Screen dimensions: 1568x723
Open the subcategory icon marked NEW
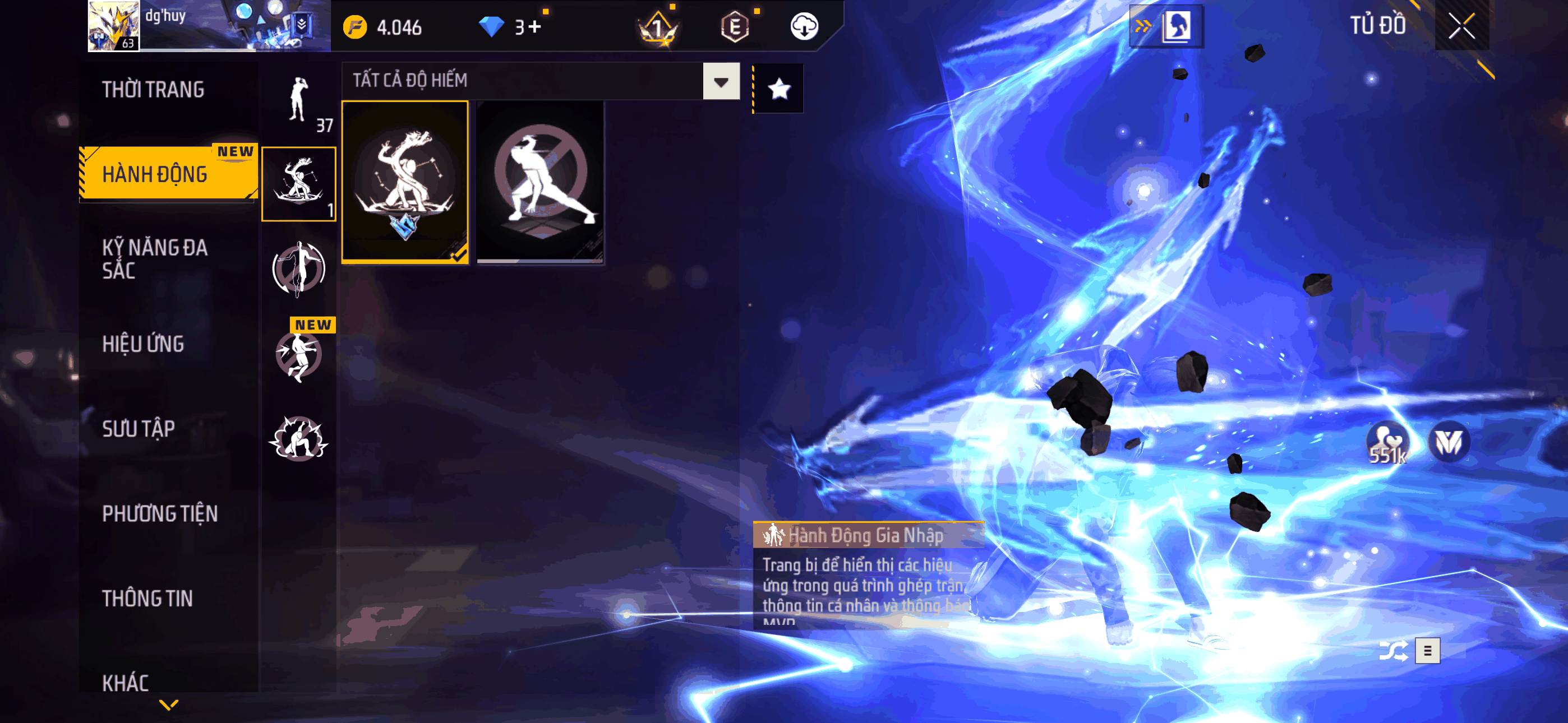pyautogui.click(x=298, y=353)
